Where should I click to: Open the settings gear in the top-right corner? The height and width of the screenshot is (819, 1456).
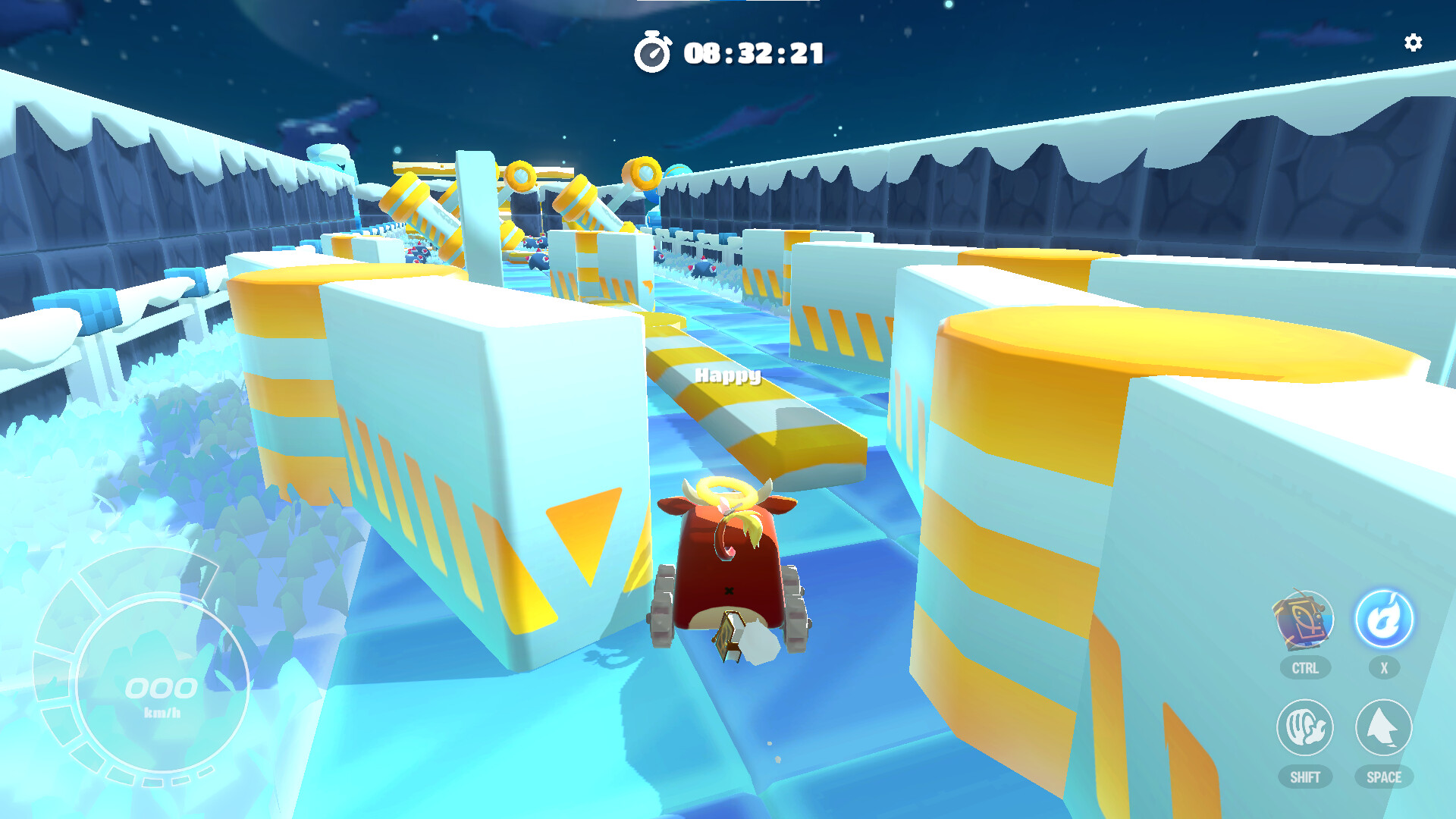pos(1414,43)
